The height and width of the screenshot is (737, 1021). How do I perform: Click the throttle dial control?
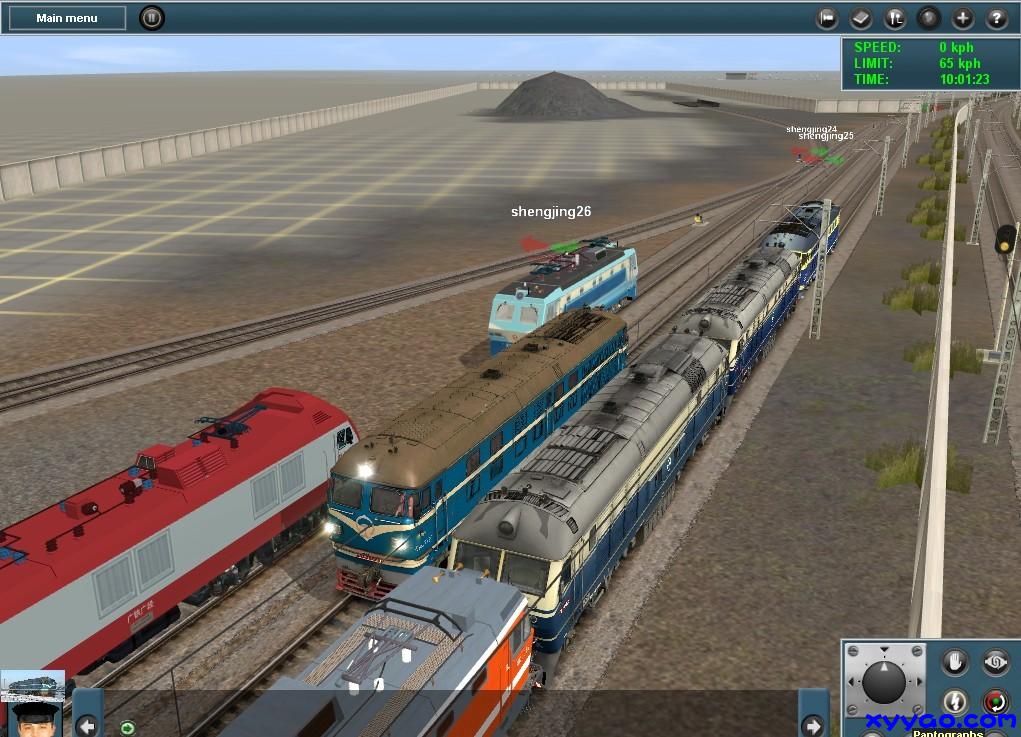[x=883, y=682]
